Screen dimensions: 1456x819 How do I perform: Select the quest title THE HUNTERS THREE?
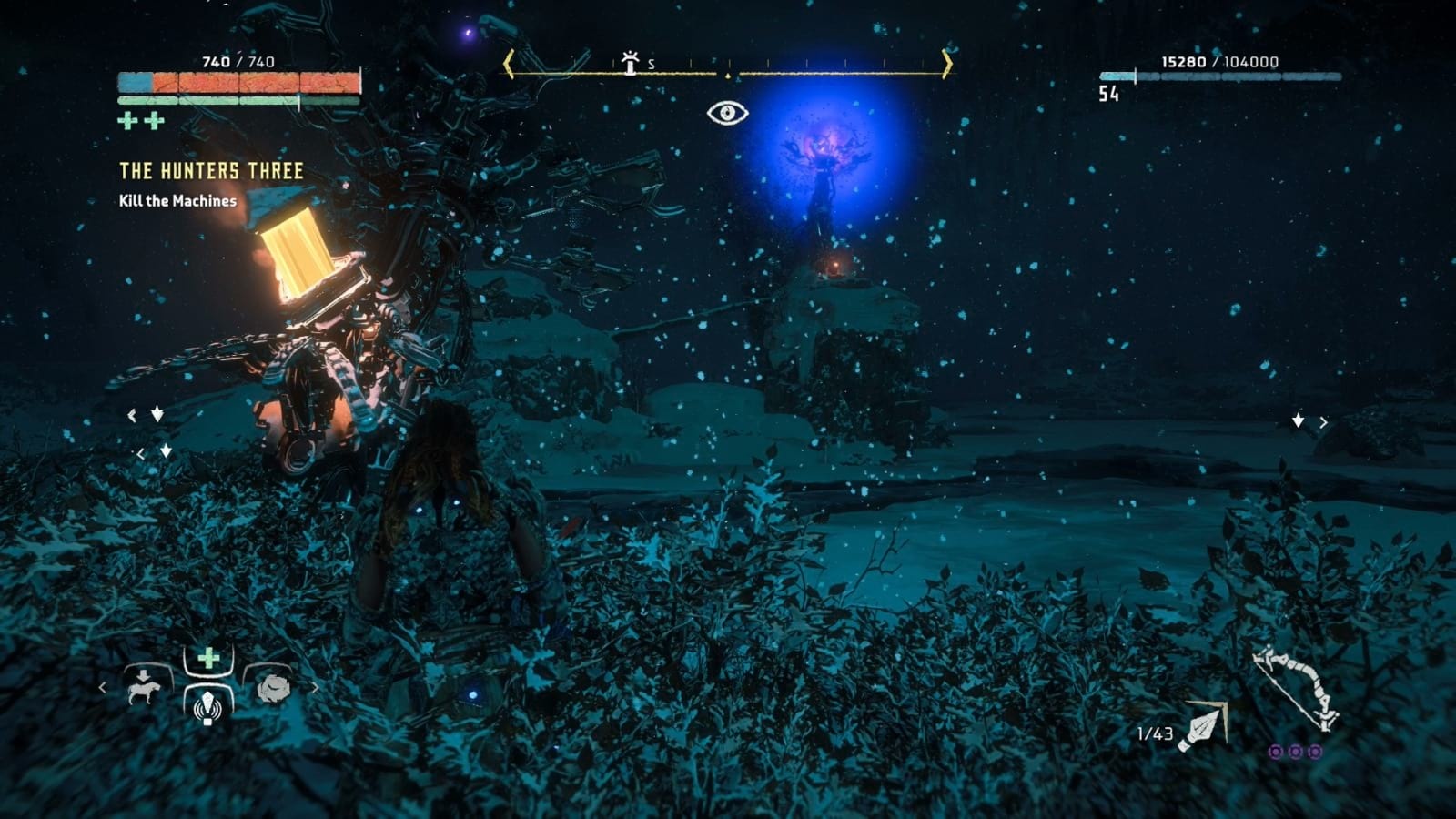[x=211, y=169]
